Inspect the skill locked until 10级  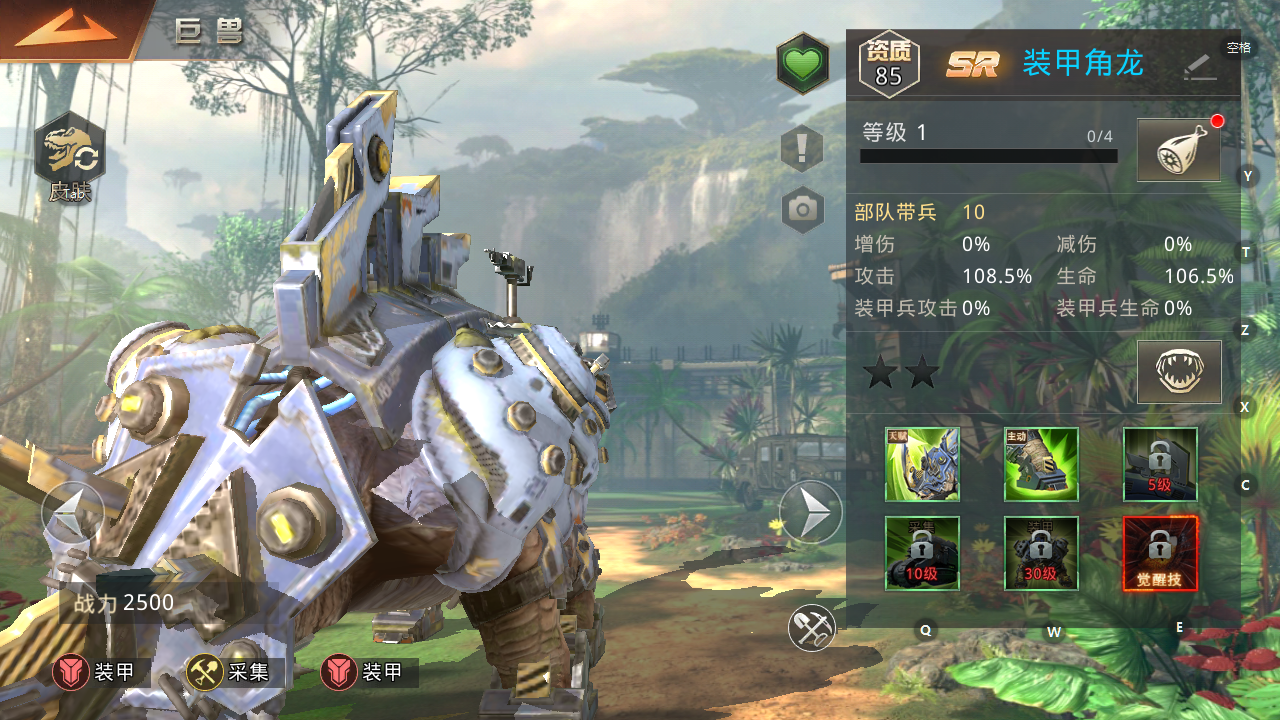point(922,553)
